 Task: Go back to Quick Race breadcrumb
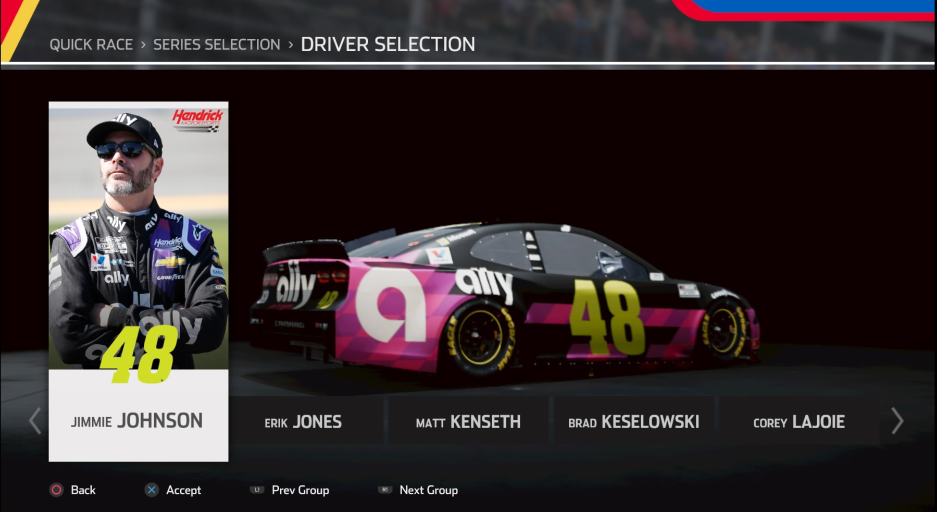pyautogui.click(x=91, y=45)
